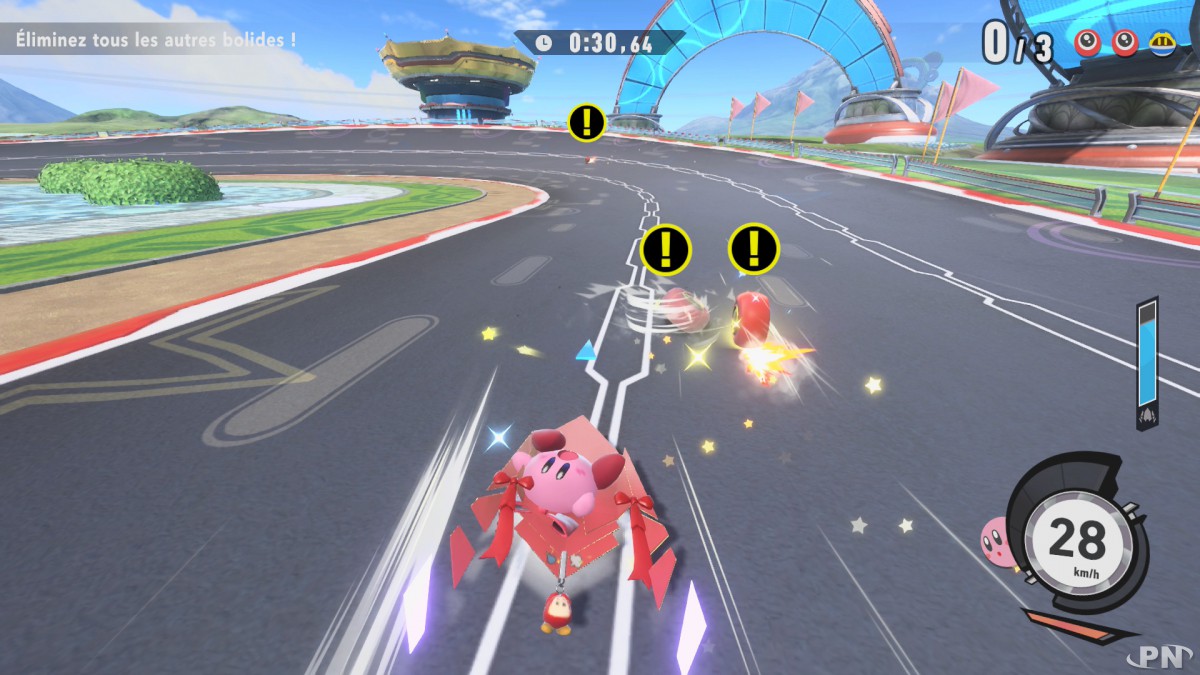1200x675 pixels.
Task: Click the "Éliminez tous les autres bolides" objective banner
Action: pyautogui.click(x=156, y=42)
